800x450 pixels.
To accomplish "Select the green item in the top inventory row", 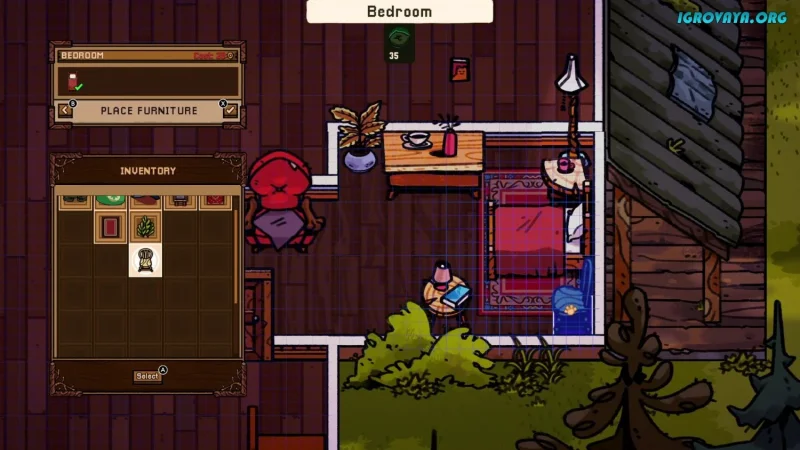I will [110, 201].
